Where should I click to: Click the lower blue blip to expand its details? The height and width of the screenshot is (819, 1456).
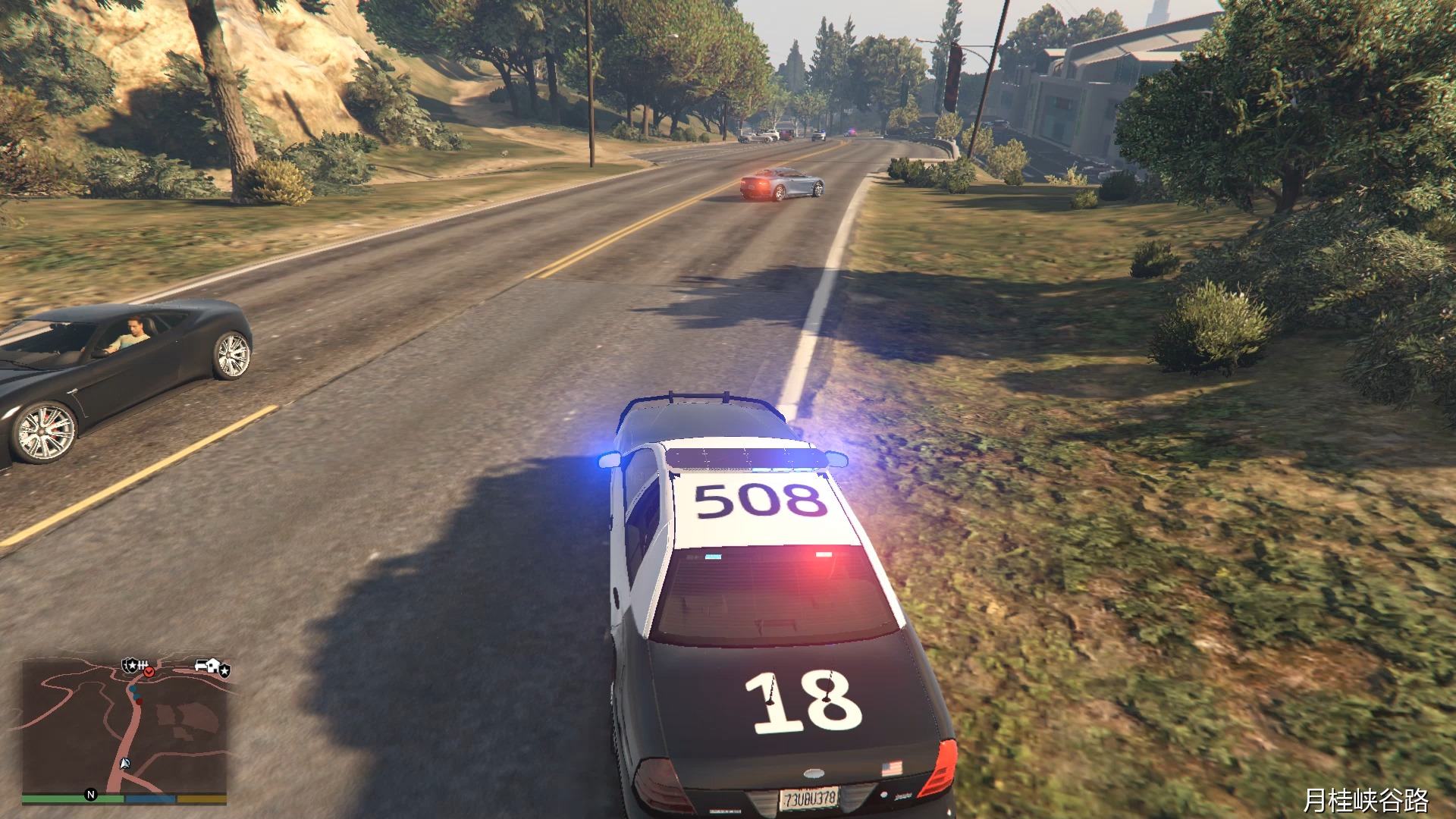136,697
